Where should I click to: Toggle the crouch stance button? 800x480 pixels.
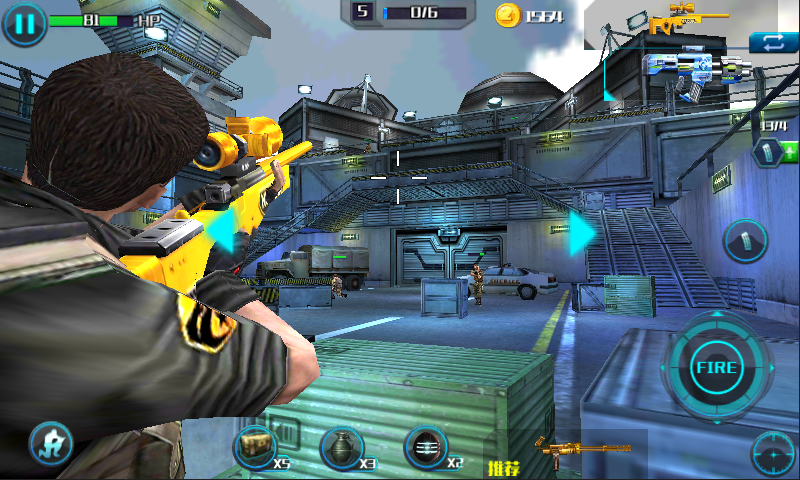pyautogui.click(x=49, y=441)
